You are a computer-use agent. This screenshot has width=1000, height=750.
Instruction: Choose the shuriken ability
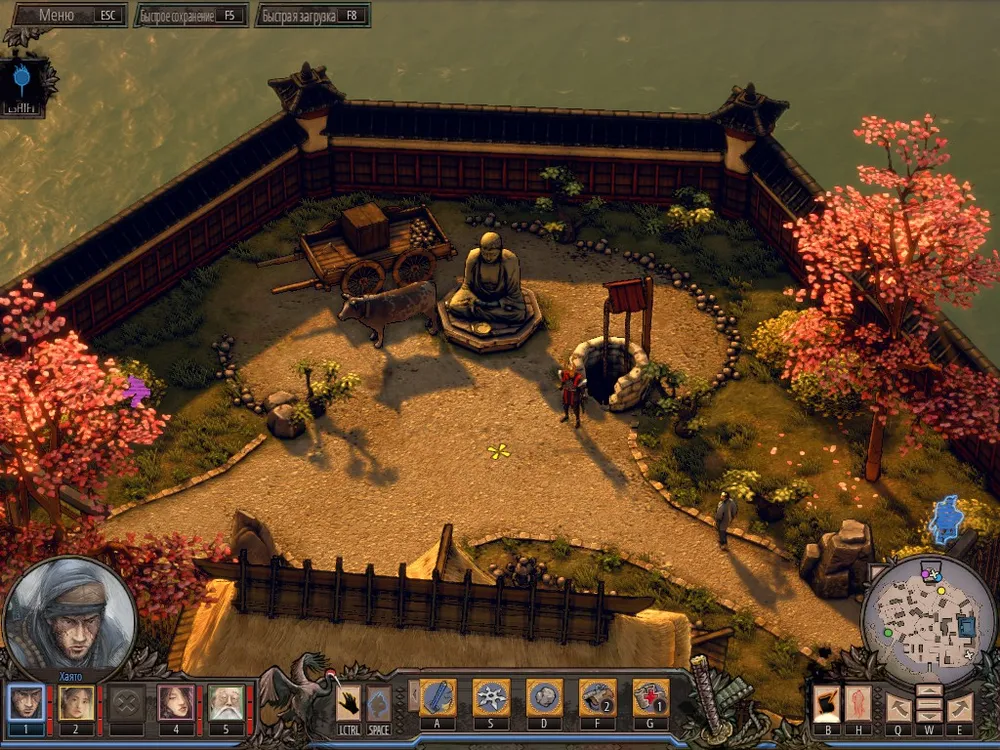click(491, 697)
